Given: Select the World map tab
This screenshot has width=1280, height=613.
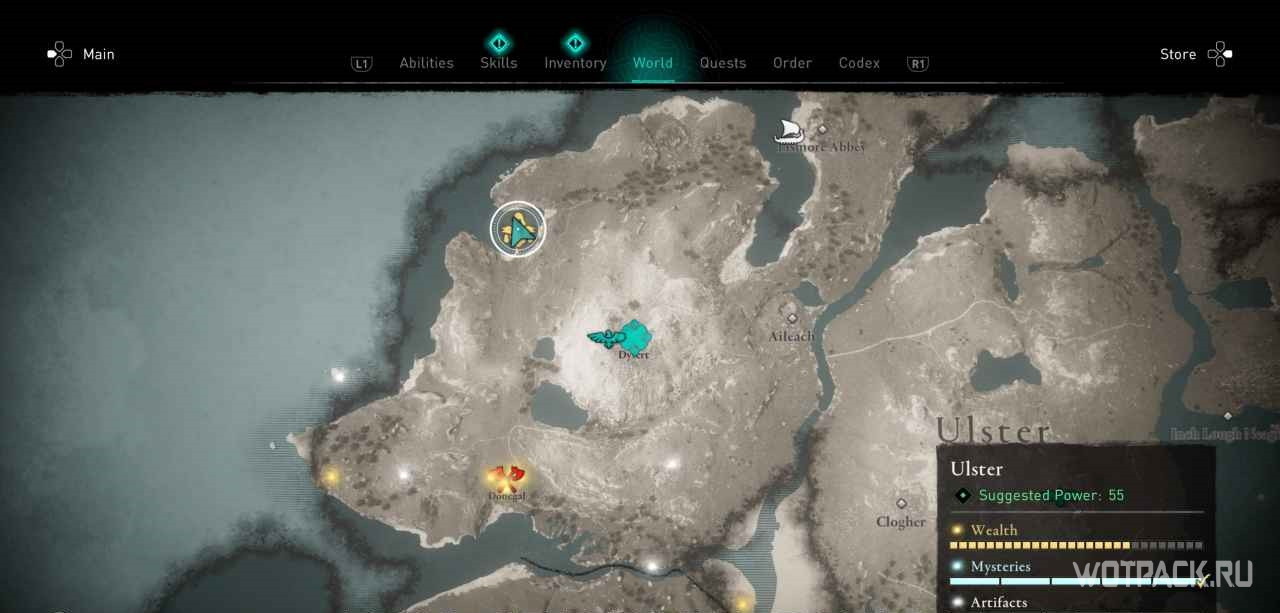Looking at the screenshot, I should click(x=652, y=63).
